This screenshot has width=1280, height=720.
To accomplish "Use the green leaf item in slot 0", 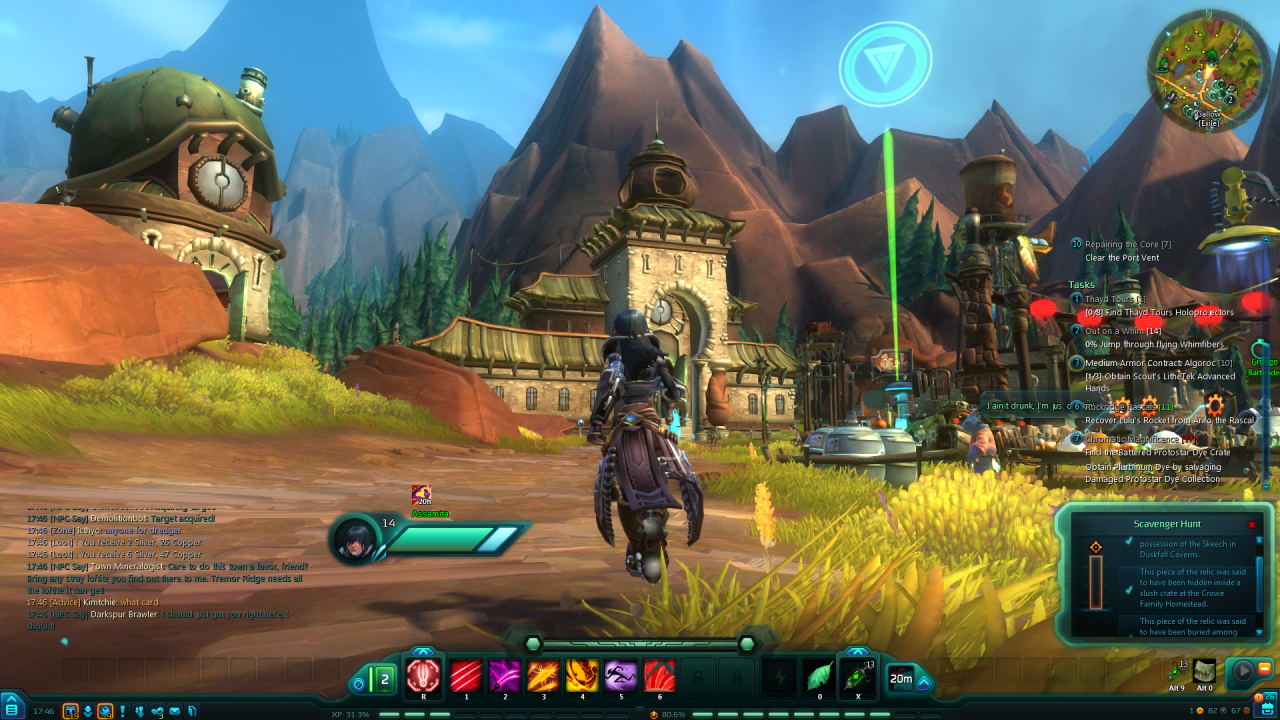I will click(820, 676).
